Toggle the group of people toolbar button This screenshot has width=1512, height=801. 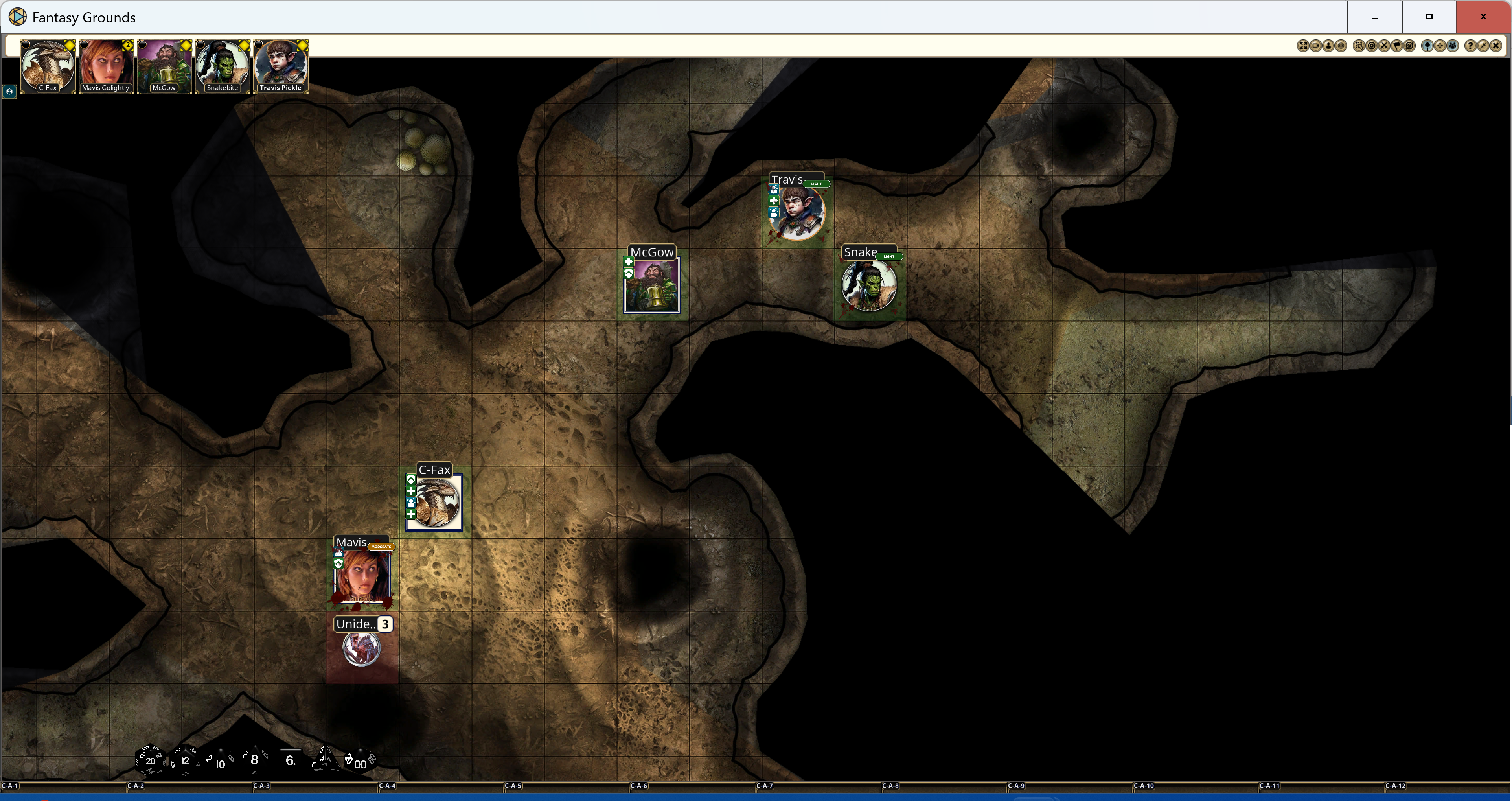tap(1453, 46)
